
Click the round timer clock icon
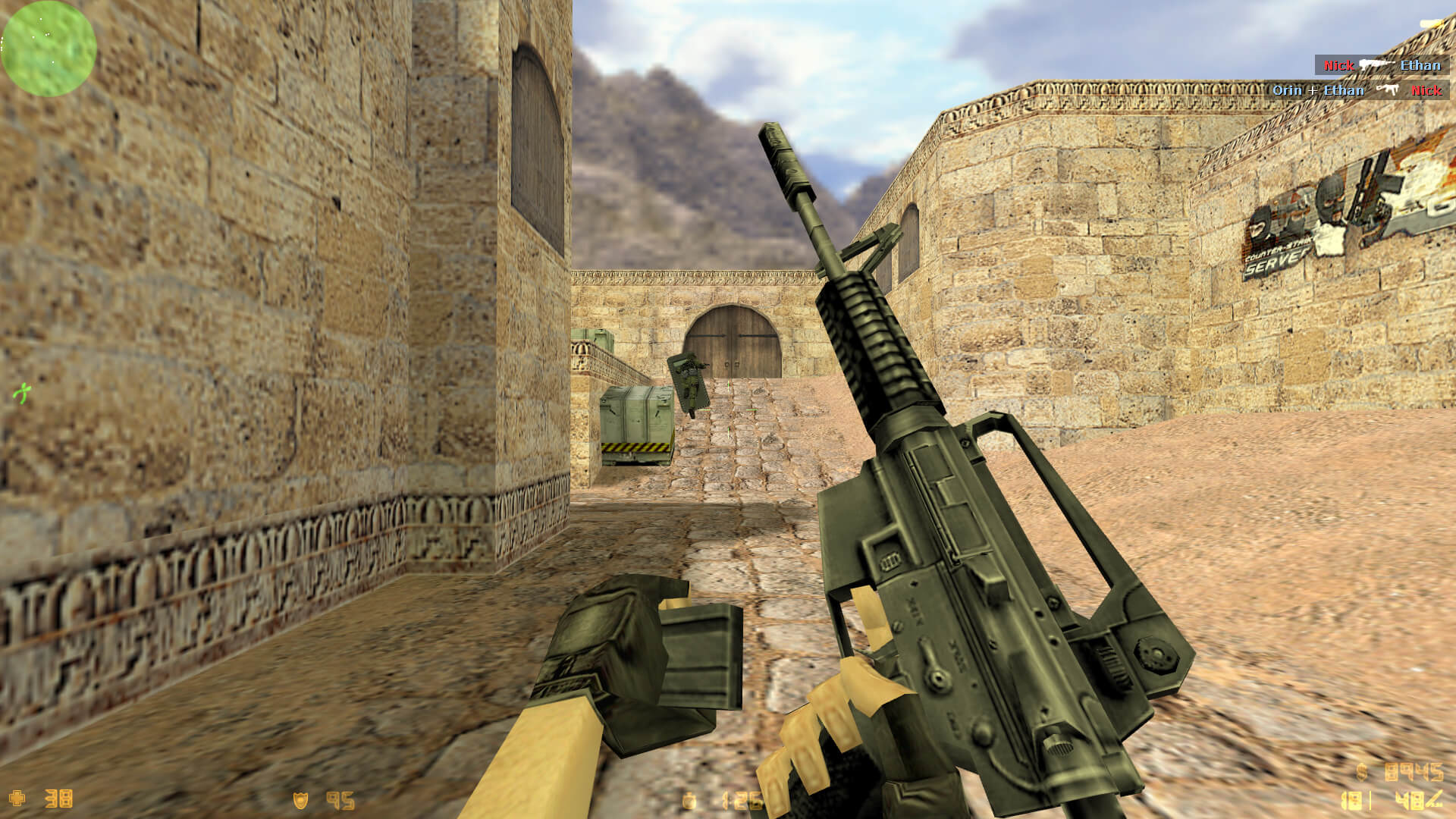click(689, 801)
